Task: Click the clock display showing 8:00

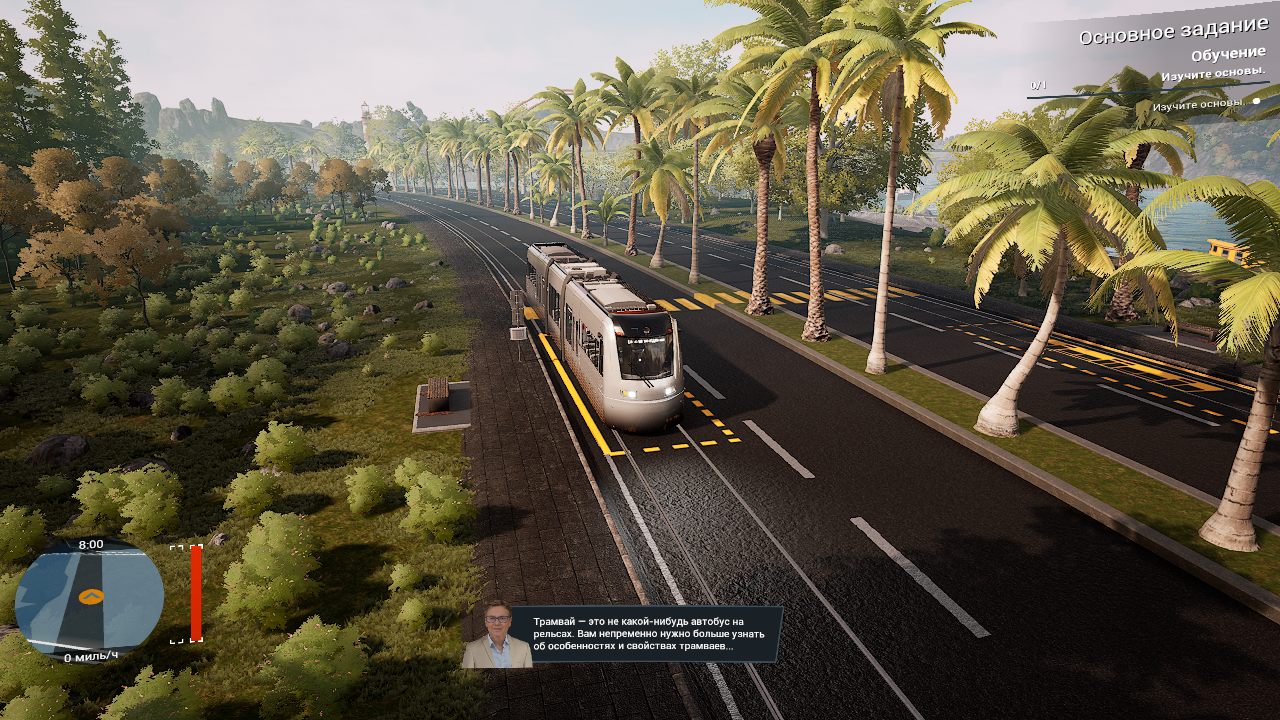Action: pyautogui.click(x=90, y=546)
